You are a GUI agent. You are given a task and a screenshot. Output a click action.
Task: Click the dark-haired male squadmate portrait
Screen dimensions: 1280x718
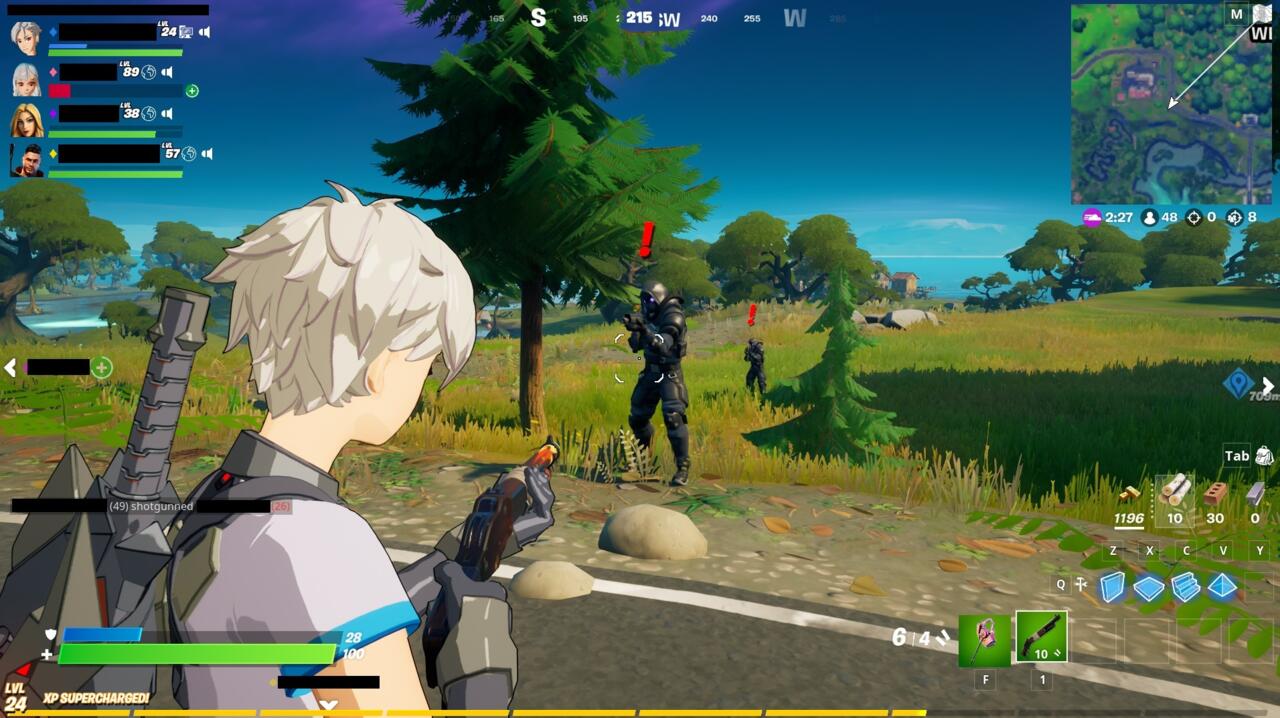click(26, 160)
